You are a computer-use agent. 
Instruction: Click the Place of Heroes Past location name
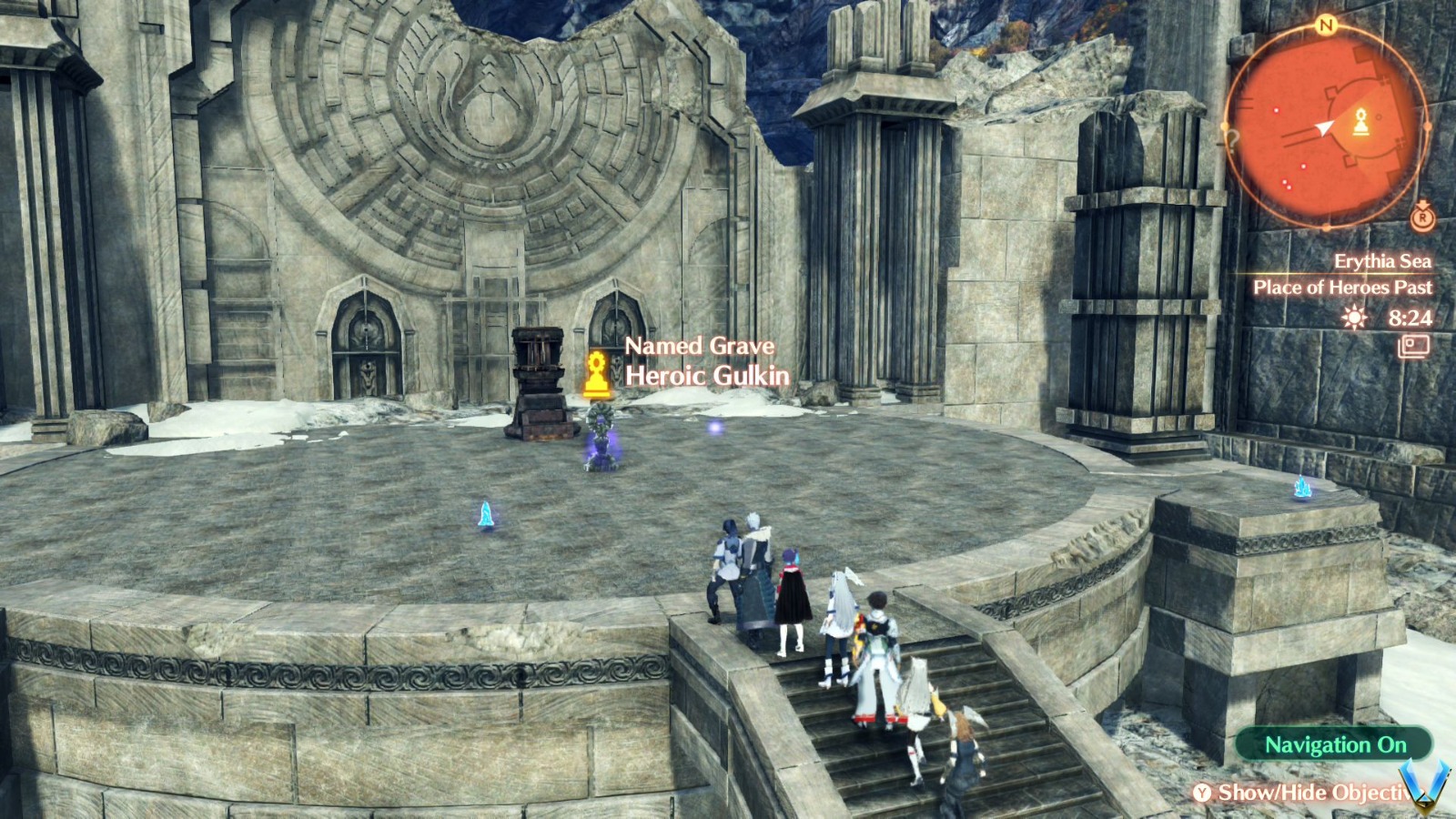pos(1345,287)
